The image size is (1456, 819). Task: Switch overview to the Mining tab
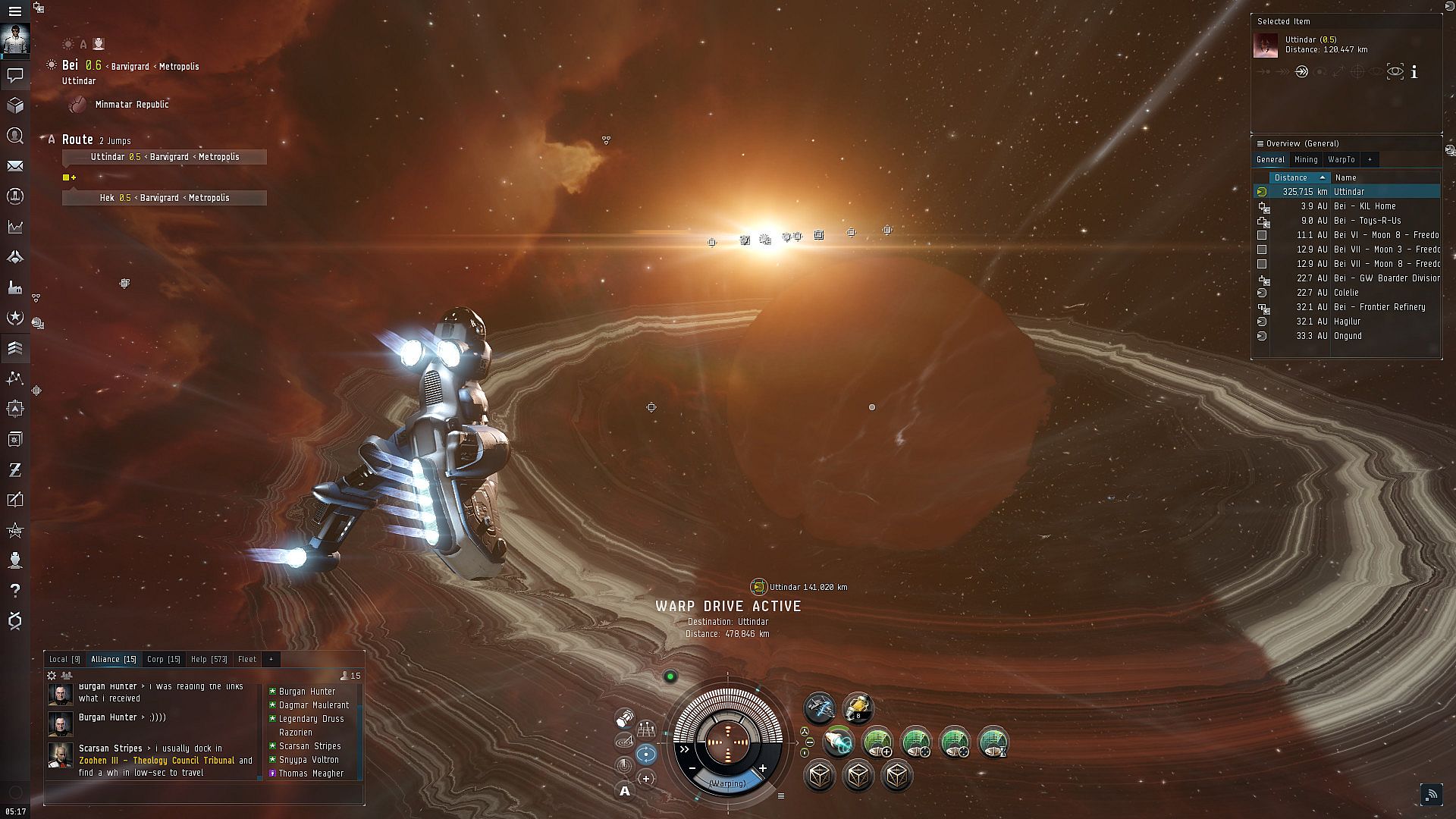(1305, 159)
